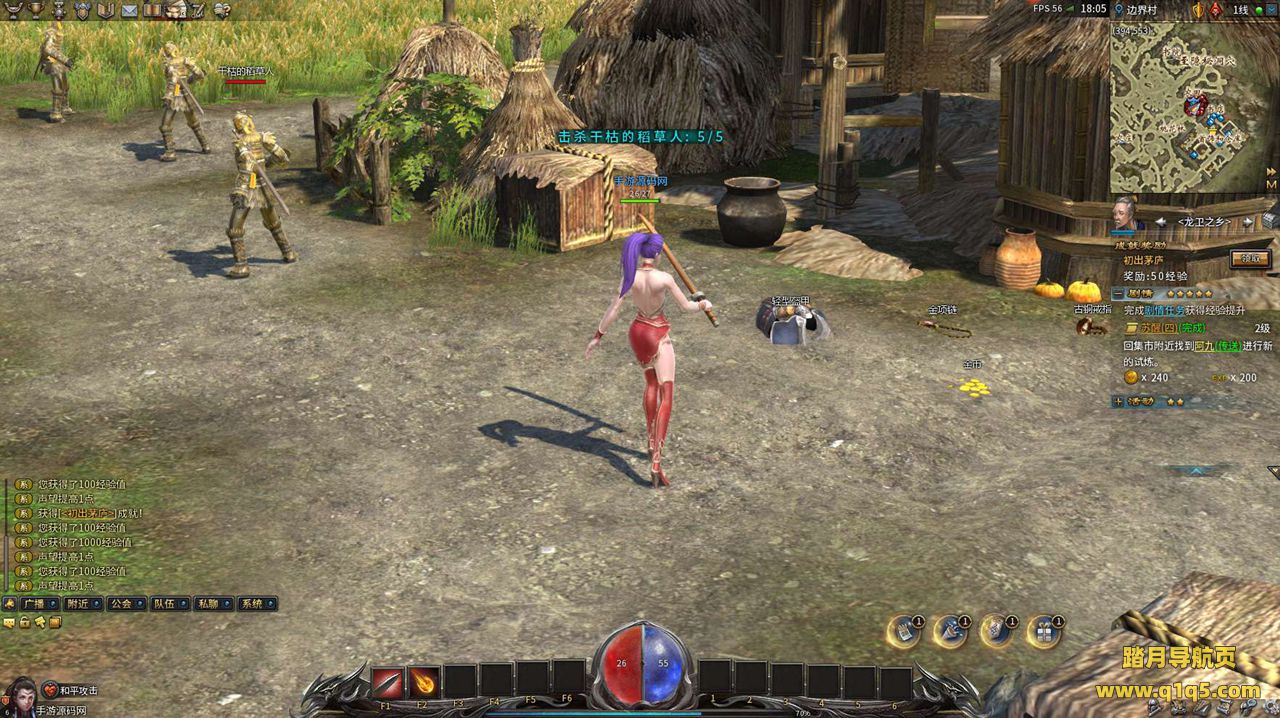The image size is (1280, 718).
Task: Show the 系统 system message tab
Action: pyautogui.click(x=251, y=604)
